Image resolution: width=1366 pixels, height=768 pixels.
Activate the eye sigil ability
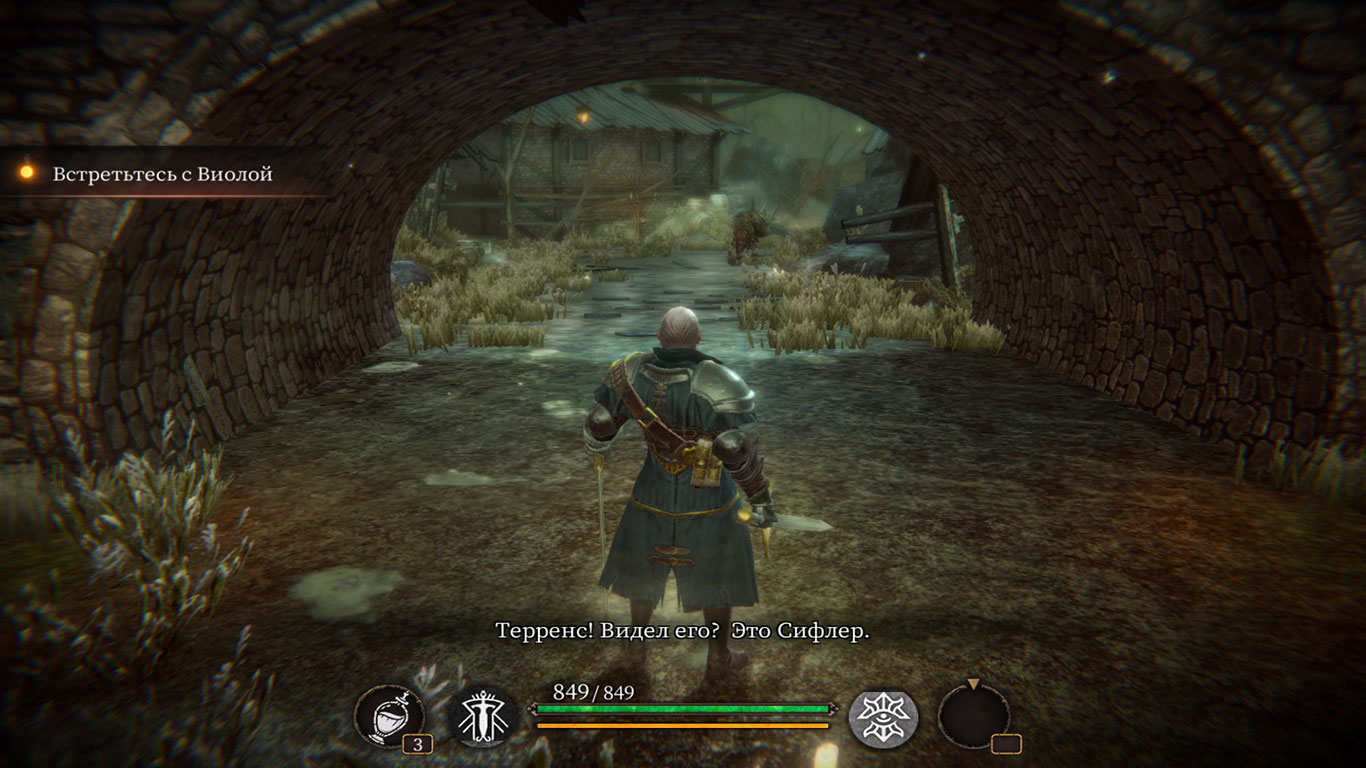[884, 718]
